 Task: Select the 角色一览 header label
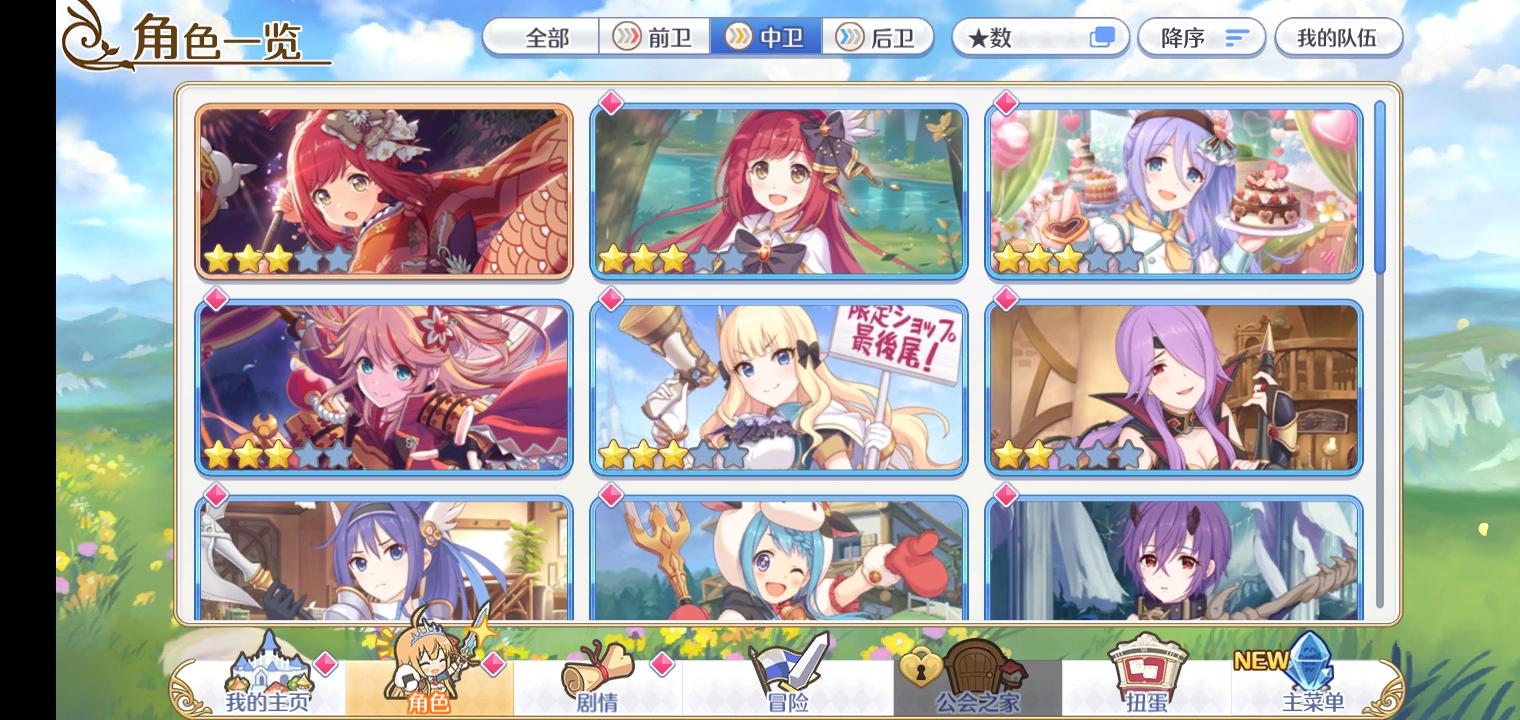(215, 40)
